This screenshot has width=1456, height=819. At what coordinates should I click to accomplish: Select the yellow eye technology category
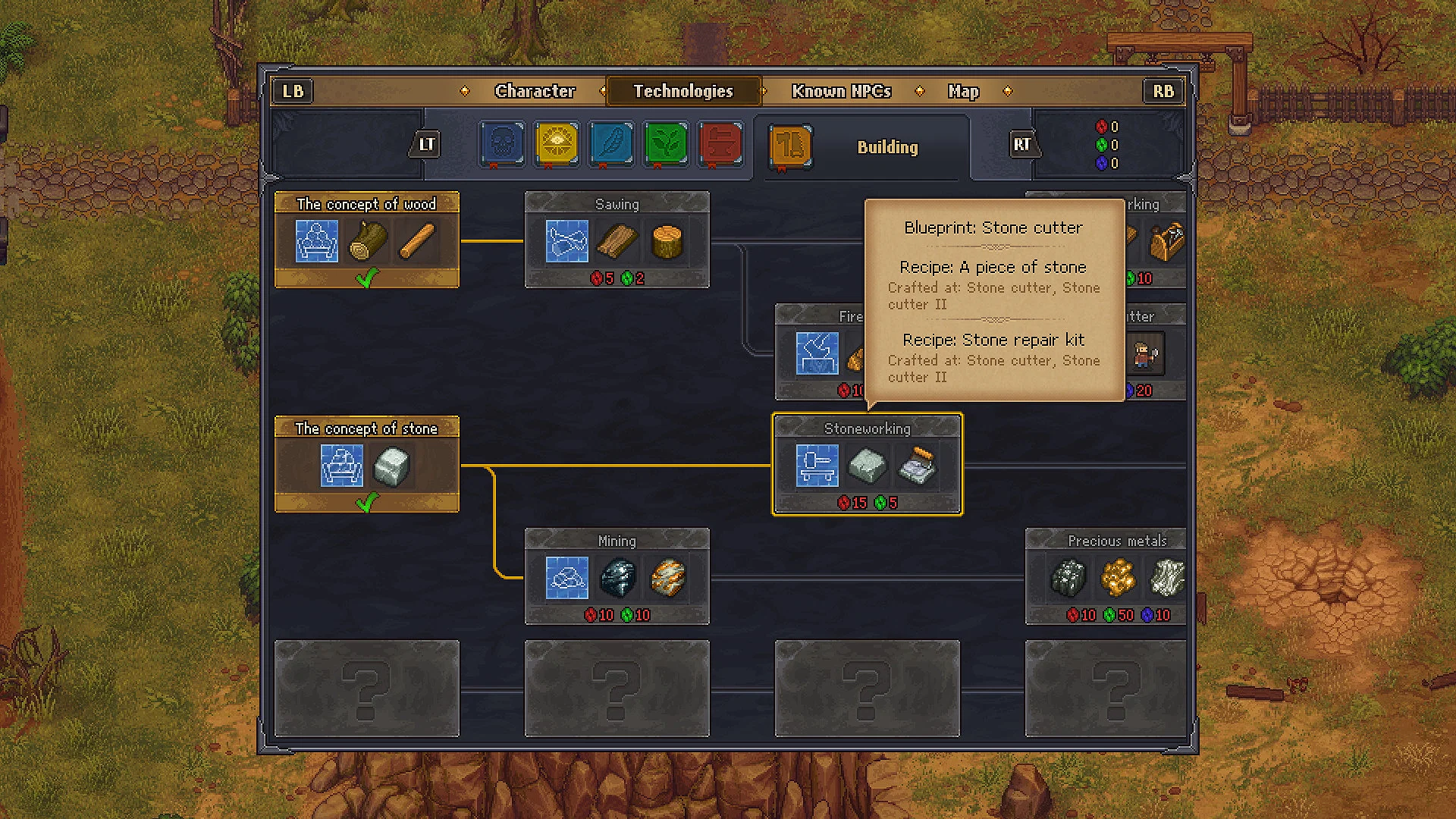point(556,144)
